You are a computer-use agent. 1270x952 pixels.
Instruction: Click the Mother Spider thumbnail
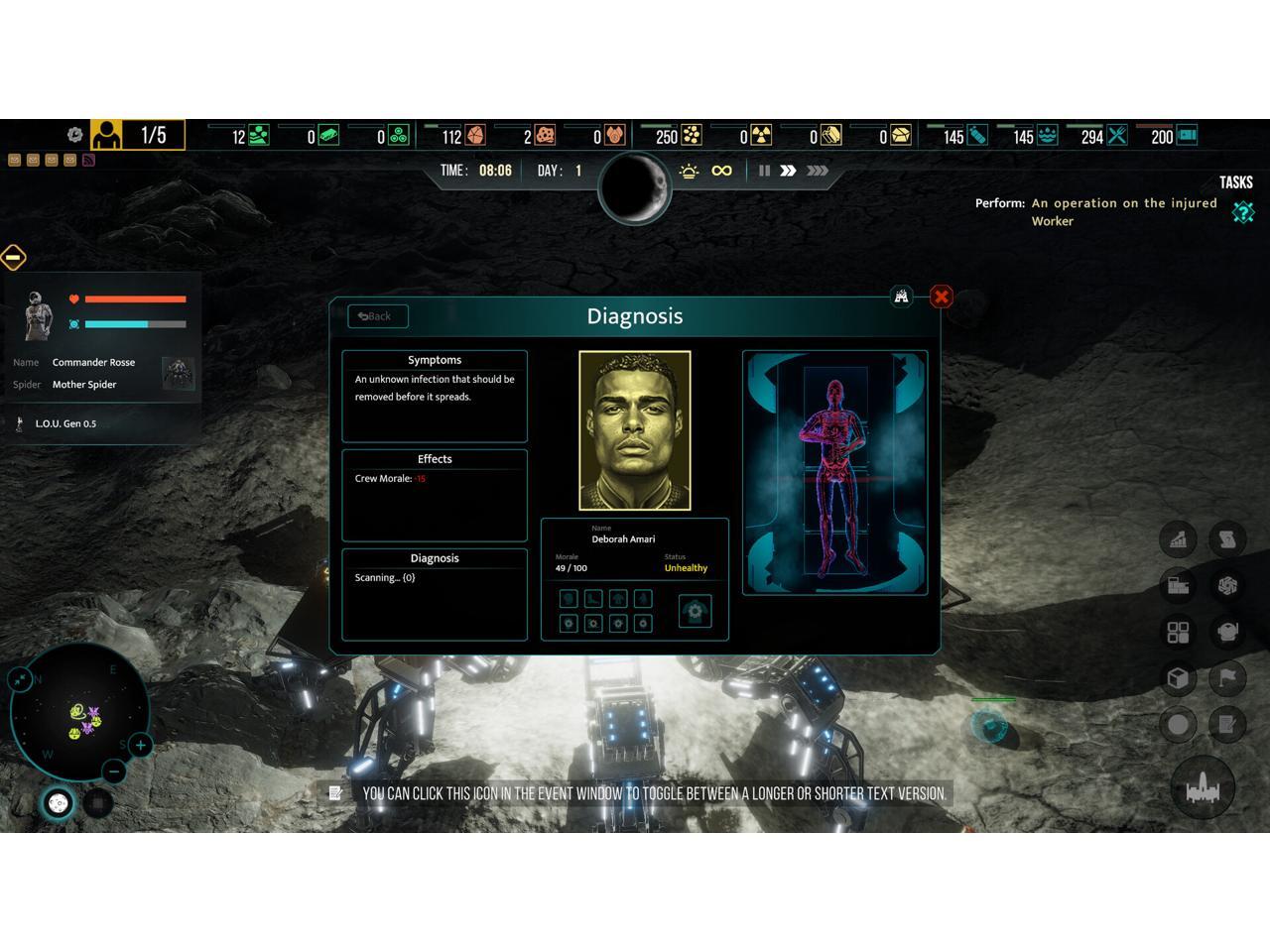(x=179, y=373)
